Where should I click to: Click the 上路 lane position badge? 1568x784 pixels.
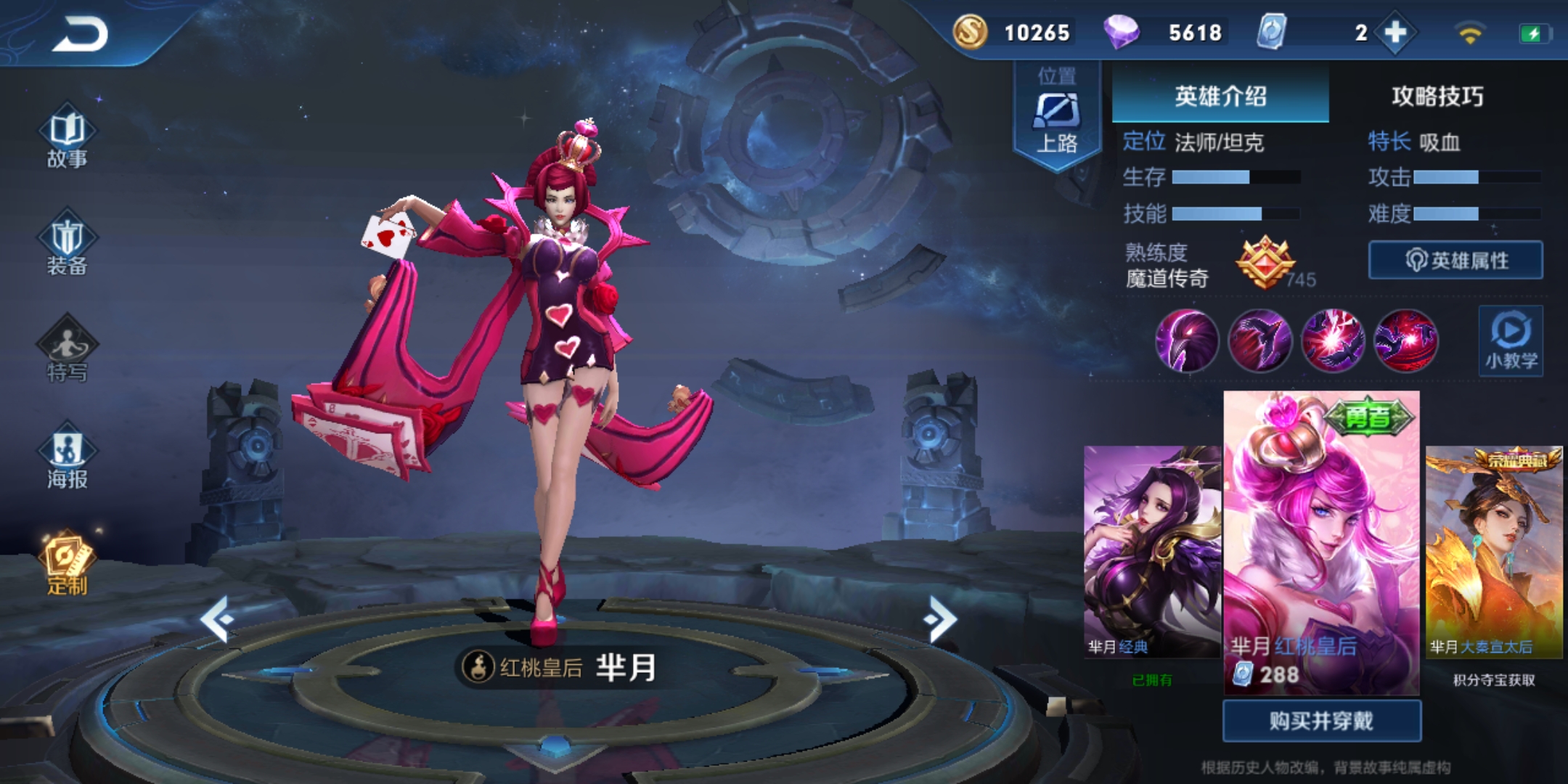1058,113
